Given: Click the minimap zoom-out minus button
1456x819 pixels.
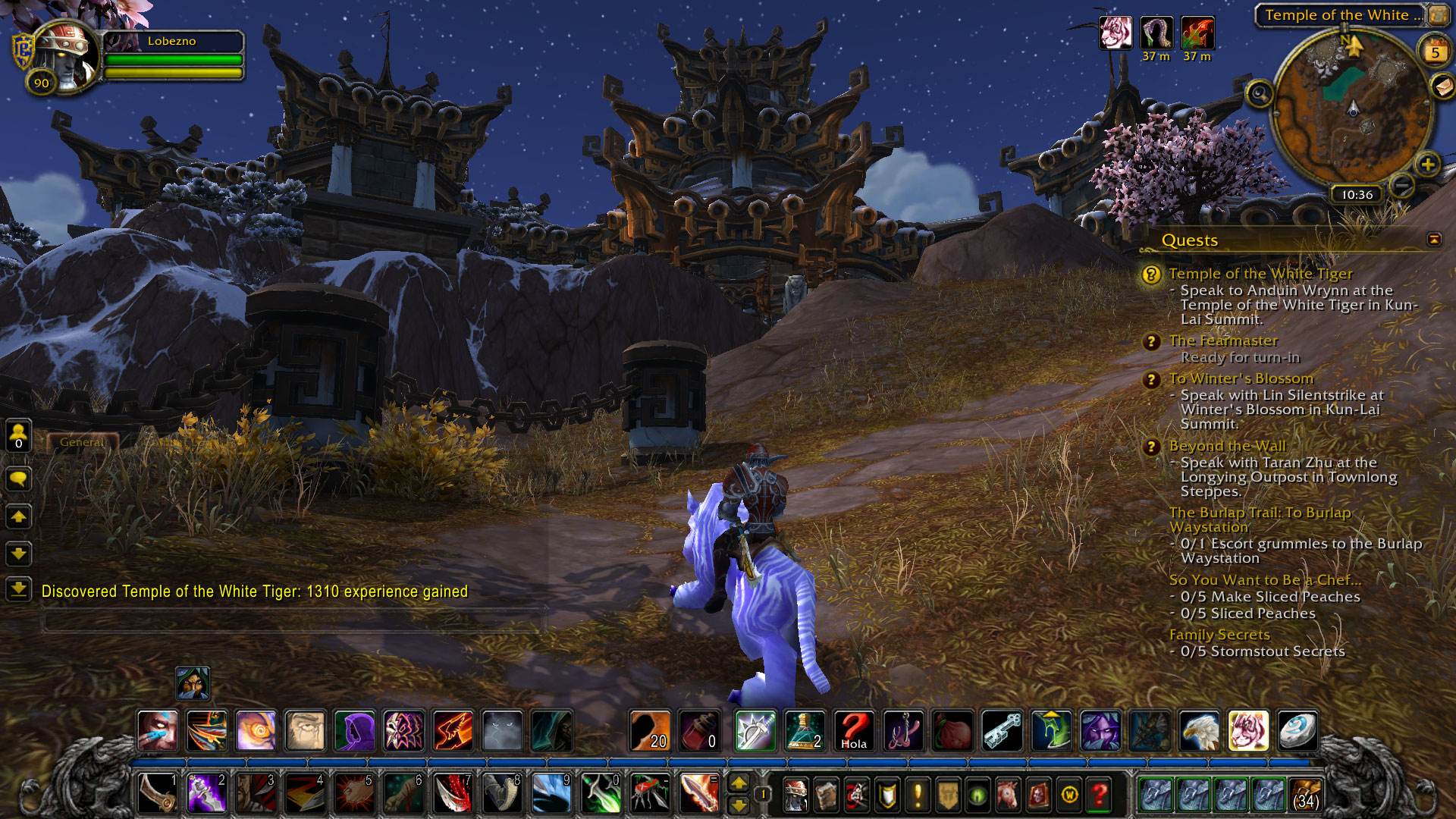Looking at the screenshot, I should 1403,184.
